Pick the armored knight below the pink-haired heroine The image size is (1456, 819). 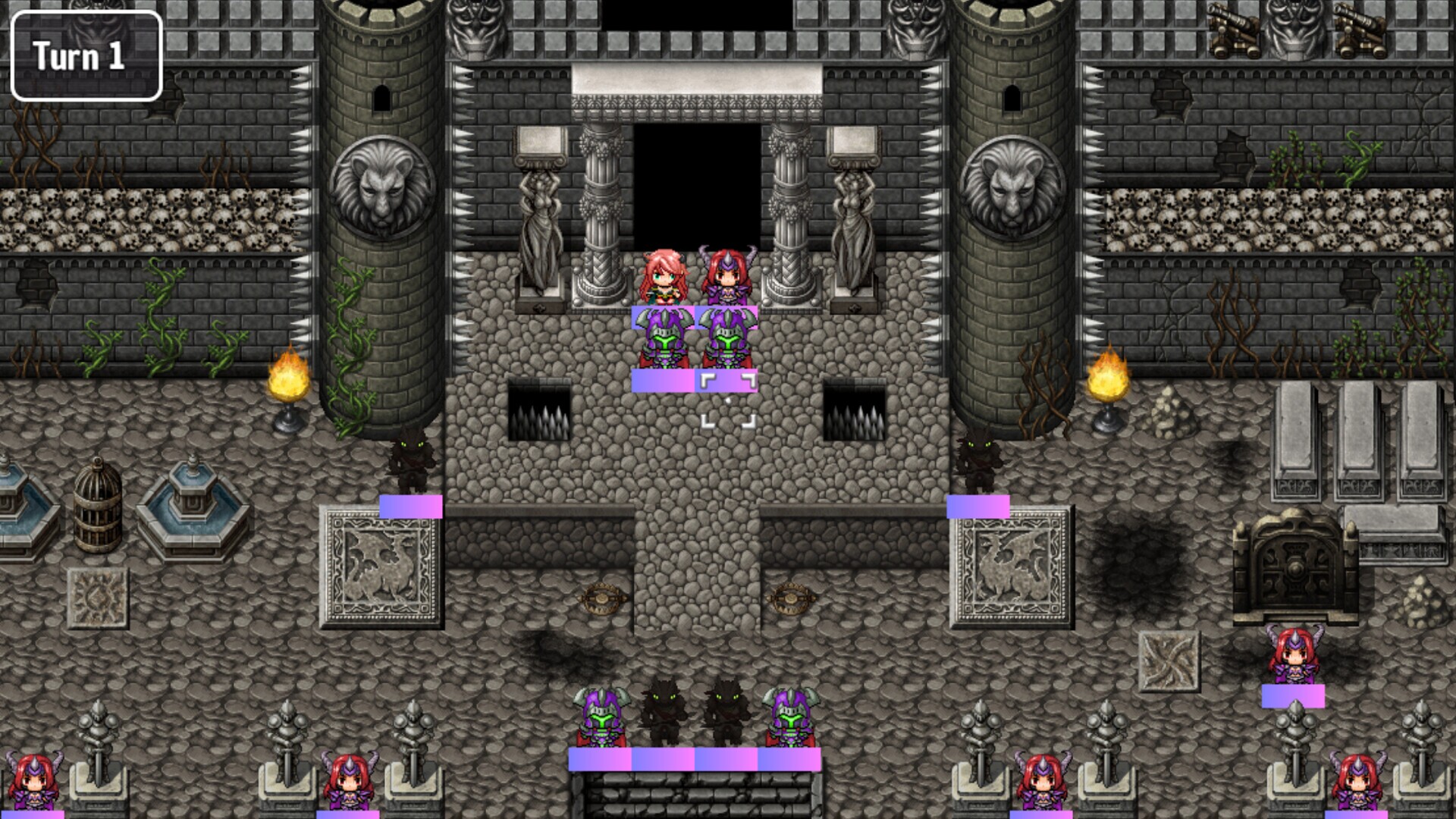(663, 341)
